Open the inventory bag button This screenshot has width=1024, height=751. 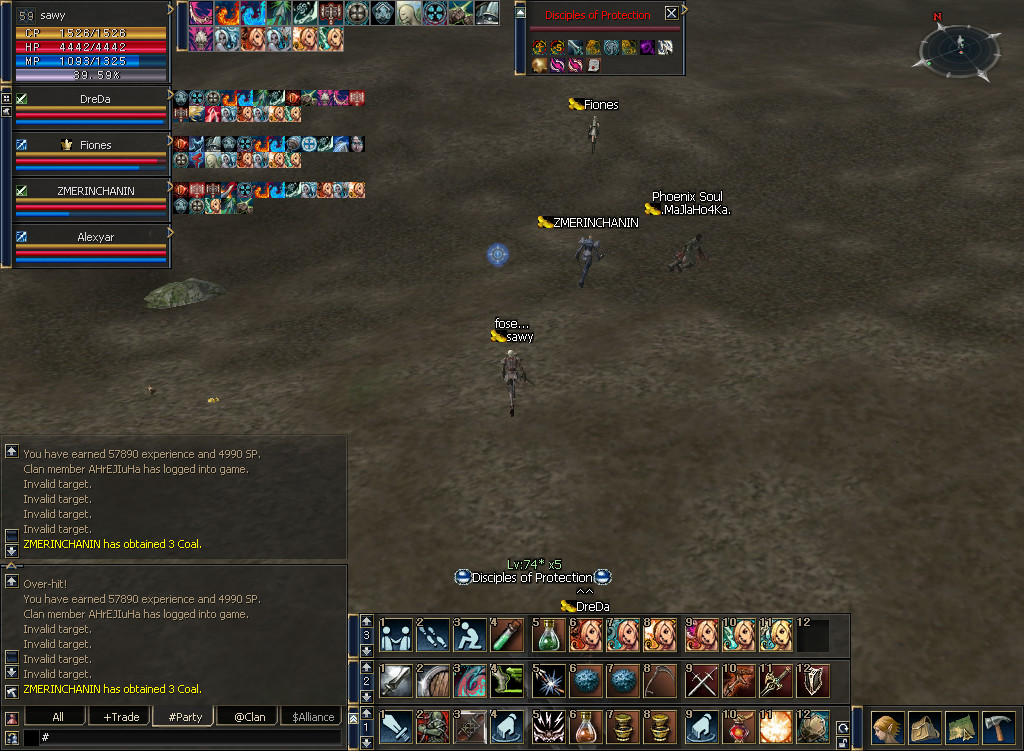(x=924, y=727)
